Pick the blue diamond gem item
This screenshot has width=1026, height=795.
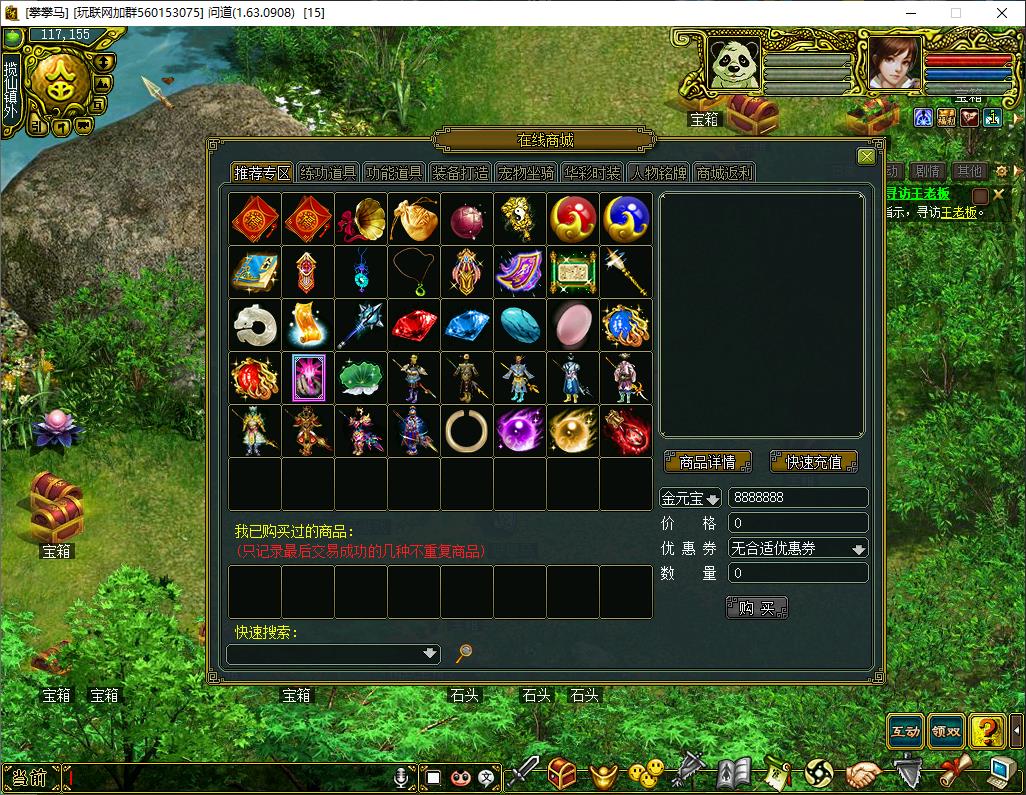click(x=467, y=325)
